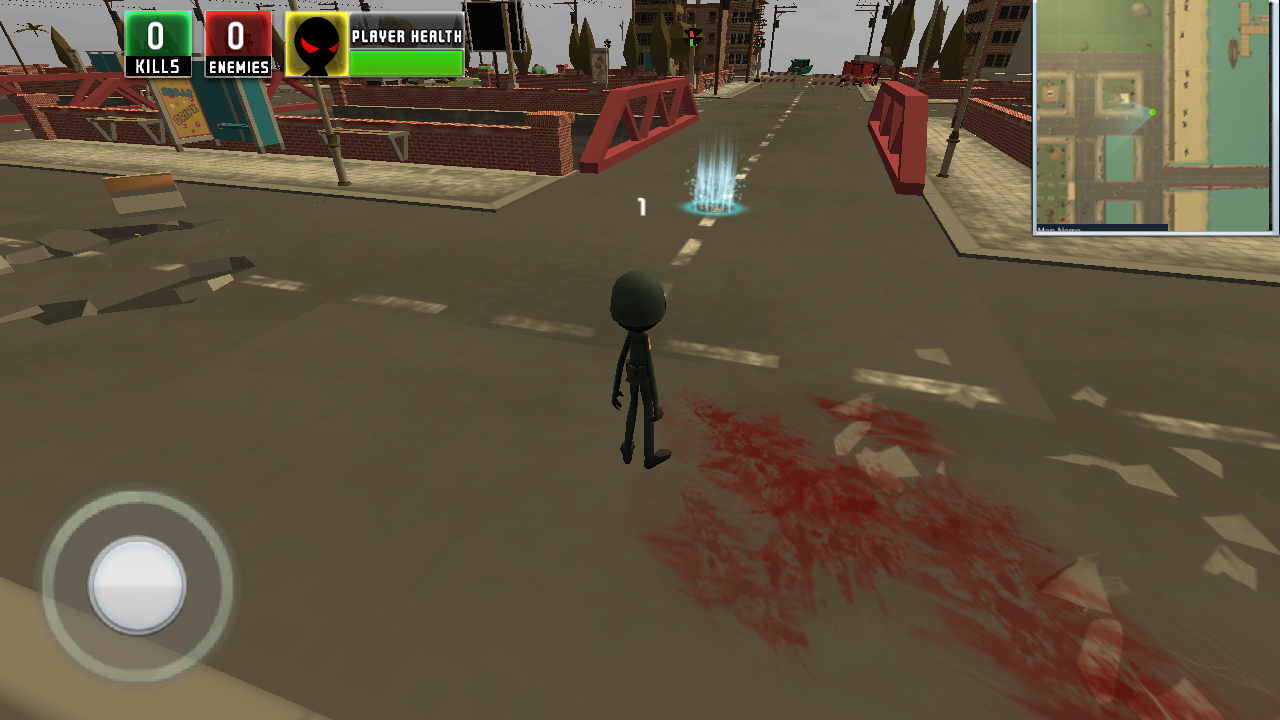1280x720 pixels.
Task: Tap the Map Name label under minimap
Action: click(1060, 229)
